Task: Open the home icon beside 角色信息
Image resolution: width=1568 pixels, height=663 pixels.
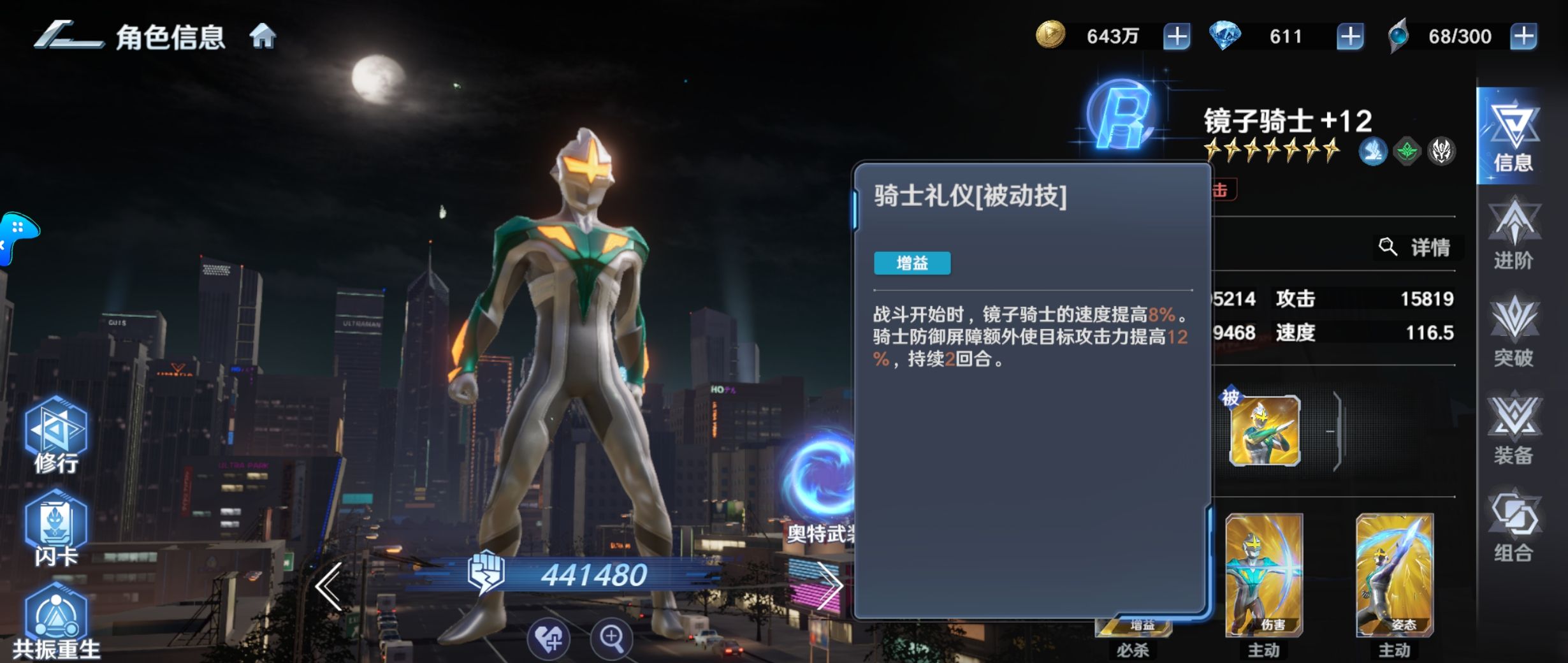Action: [x=265, y=36]
